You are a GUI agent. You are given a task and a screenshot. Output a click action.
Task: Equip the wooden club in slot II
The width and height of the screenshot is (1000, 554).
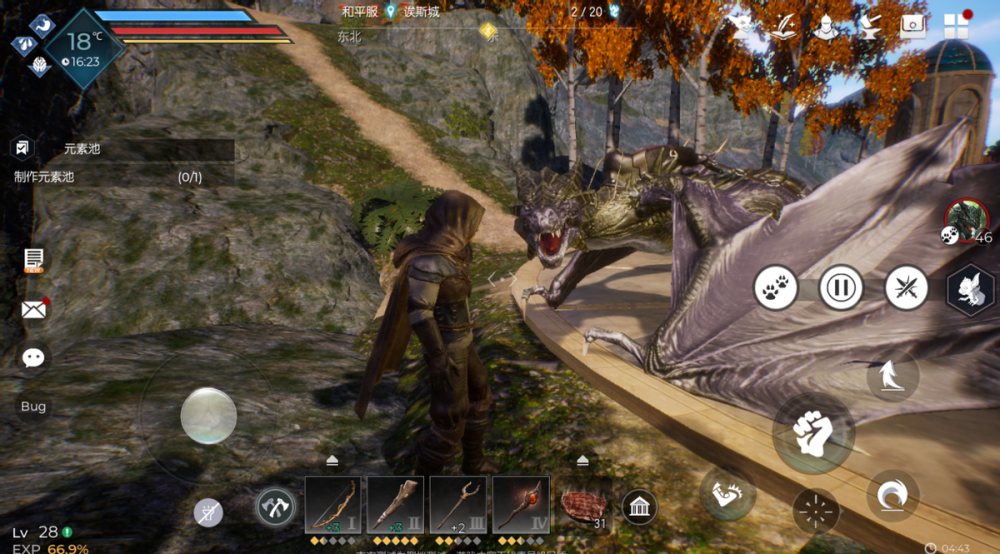point(395,504)
